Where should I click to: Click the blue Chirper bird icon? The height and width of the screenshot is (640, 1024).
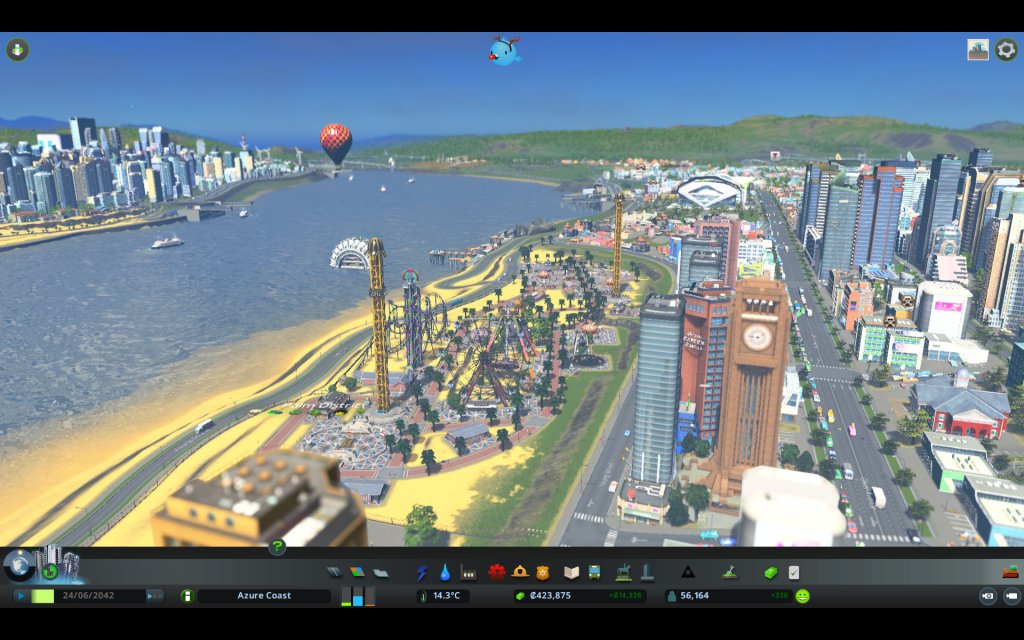point(505,51)
